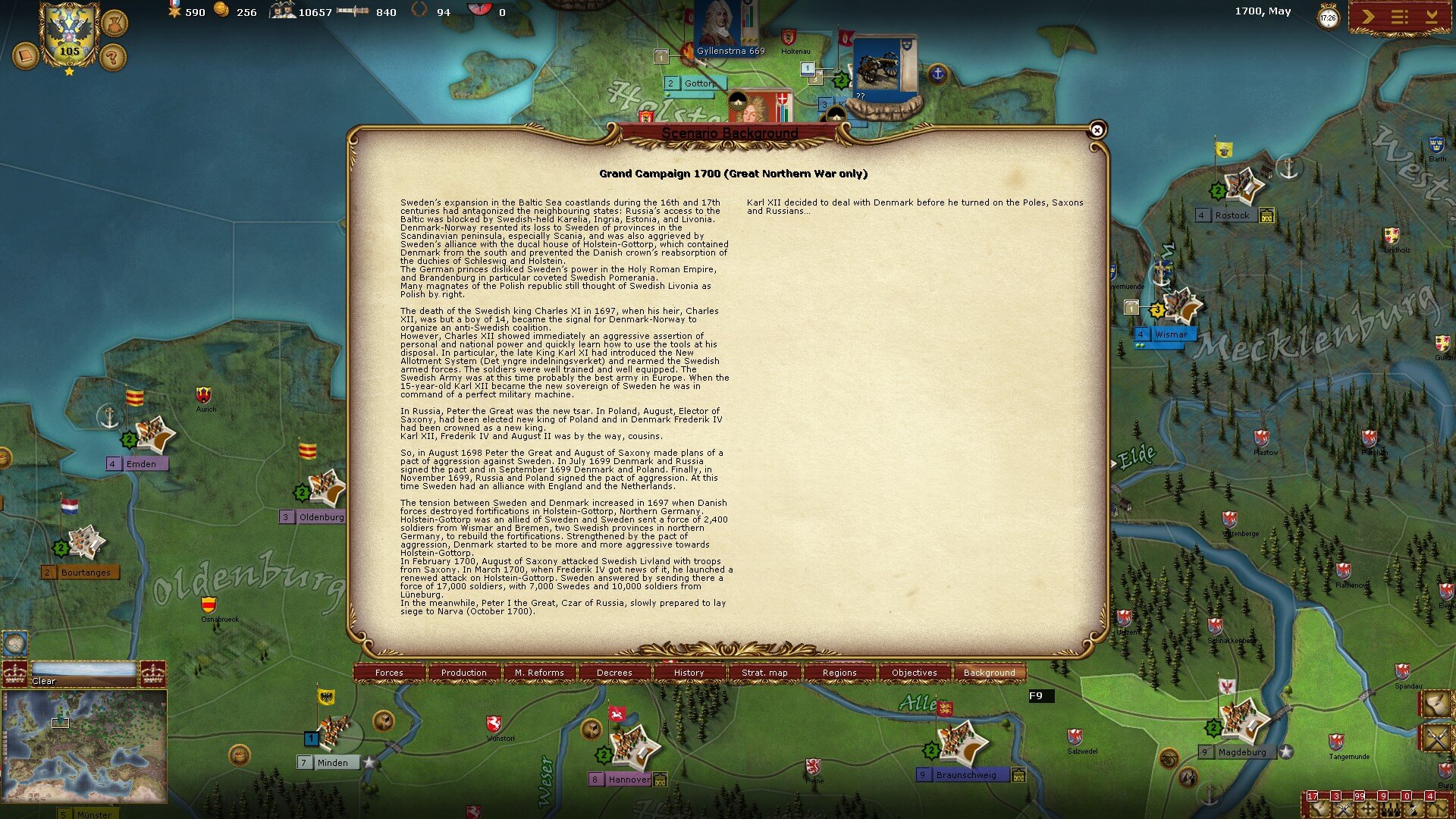The image size is (1456, 819).
Task: Open the parchment and quill message button
Action: pos(1436,704)
